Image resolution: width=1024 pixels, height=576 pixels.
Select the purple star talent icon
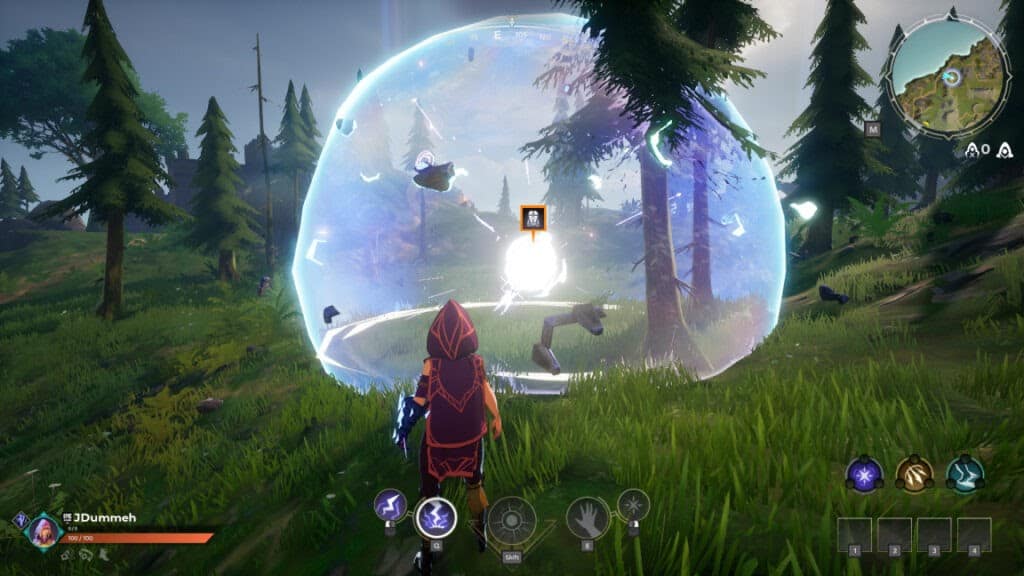click(x=864, y=473)
